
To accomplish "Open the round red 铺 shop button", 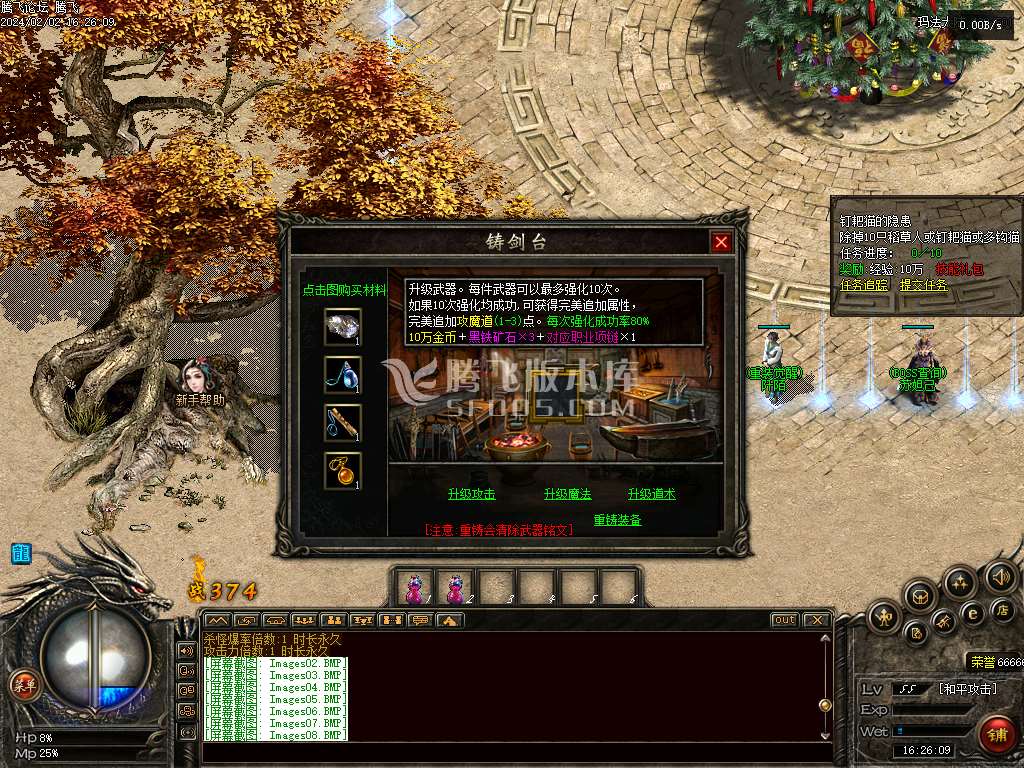I will (997, 735).
